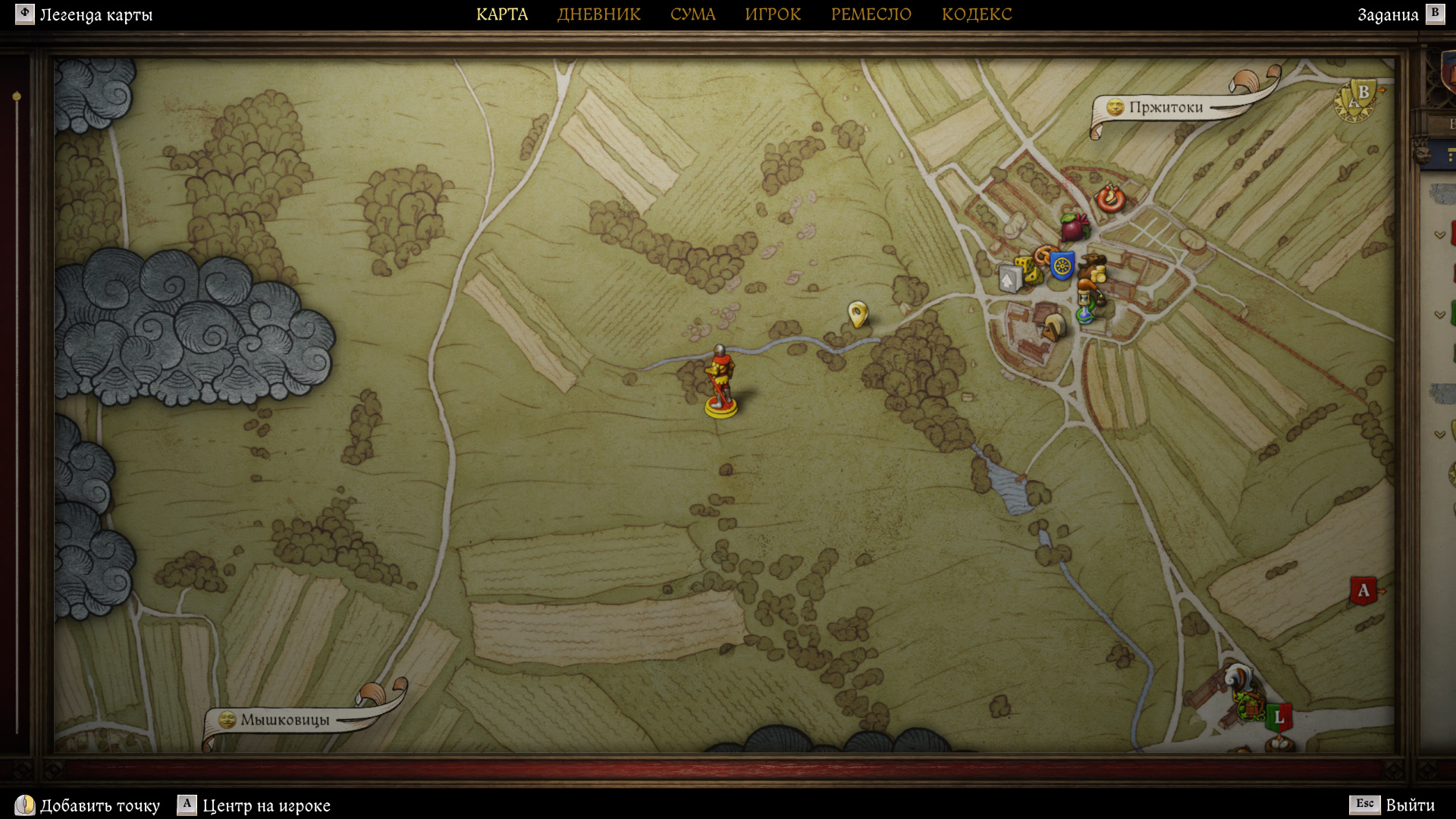The image size is (1456, 819).
Task: Switch to the Дневник tab
Action: point(598,14)
